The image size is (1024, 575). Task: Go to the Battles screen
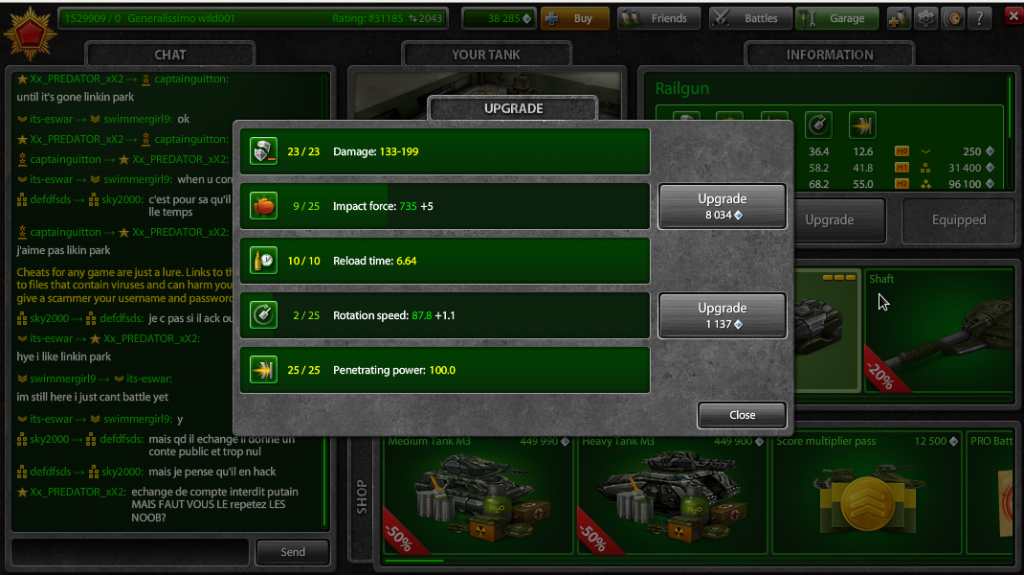(x=750, y=18)
